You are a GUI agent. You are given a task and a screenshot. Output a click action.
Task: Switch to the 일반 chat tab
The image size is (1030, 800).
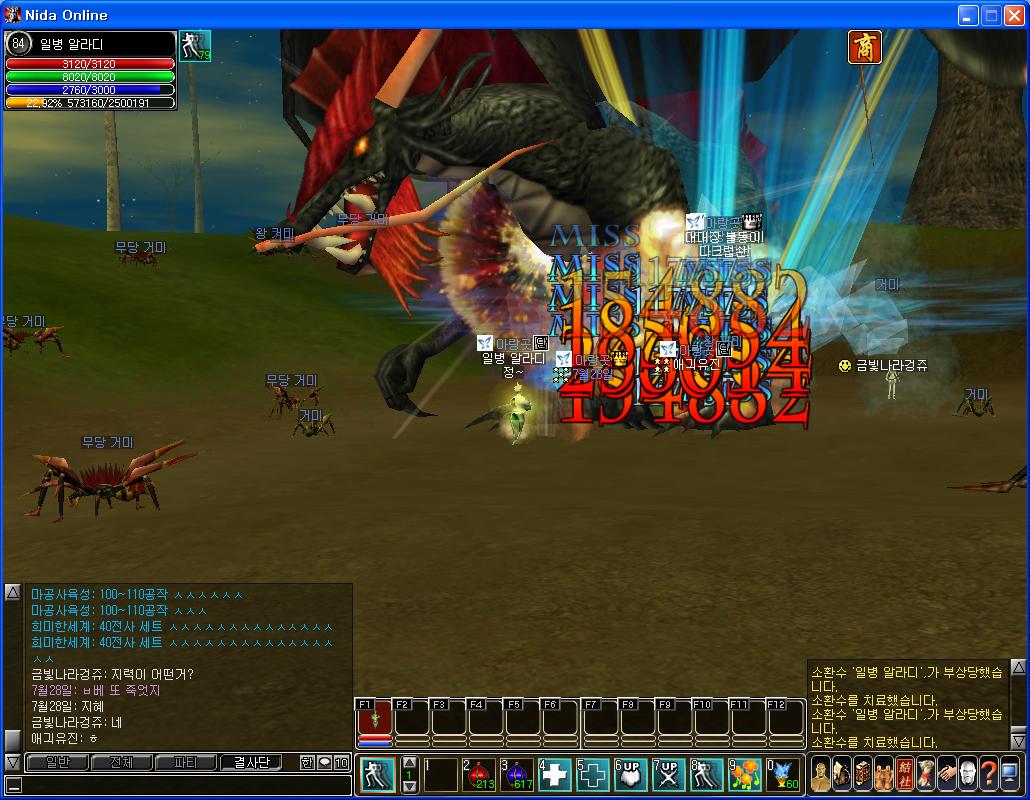pos(57,763)
